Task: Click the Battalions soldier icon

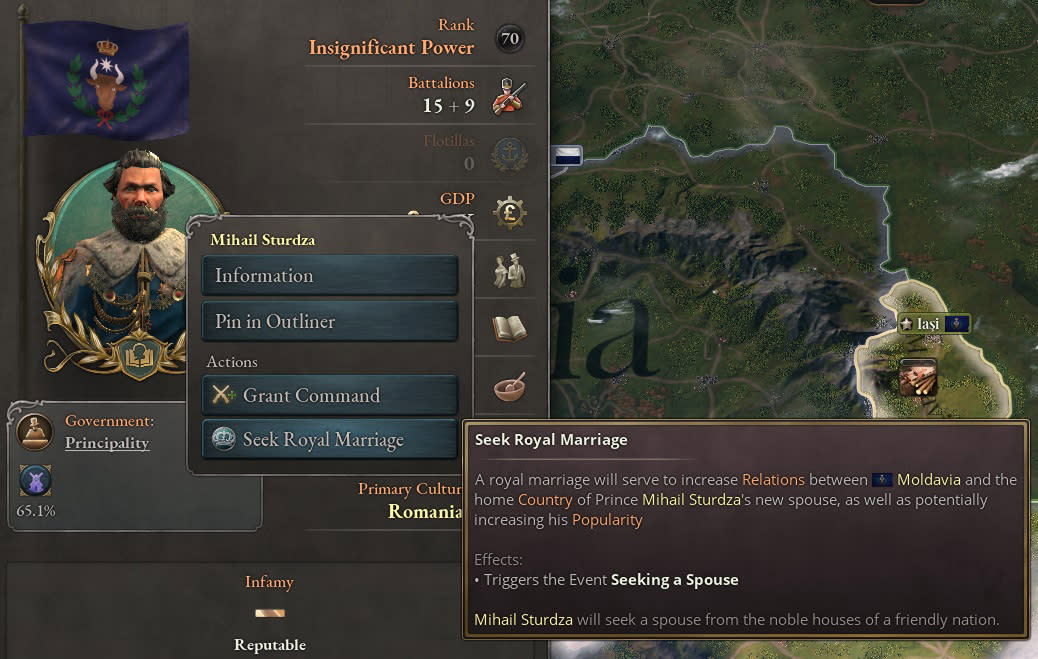Action: tap(510, 95)
